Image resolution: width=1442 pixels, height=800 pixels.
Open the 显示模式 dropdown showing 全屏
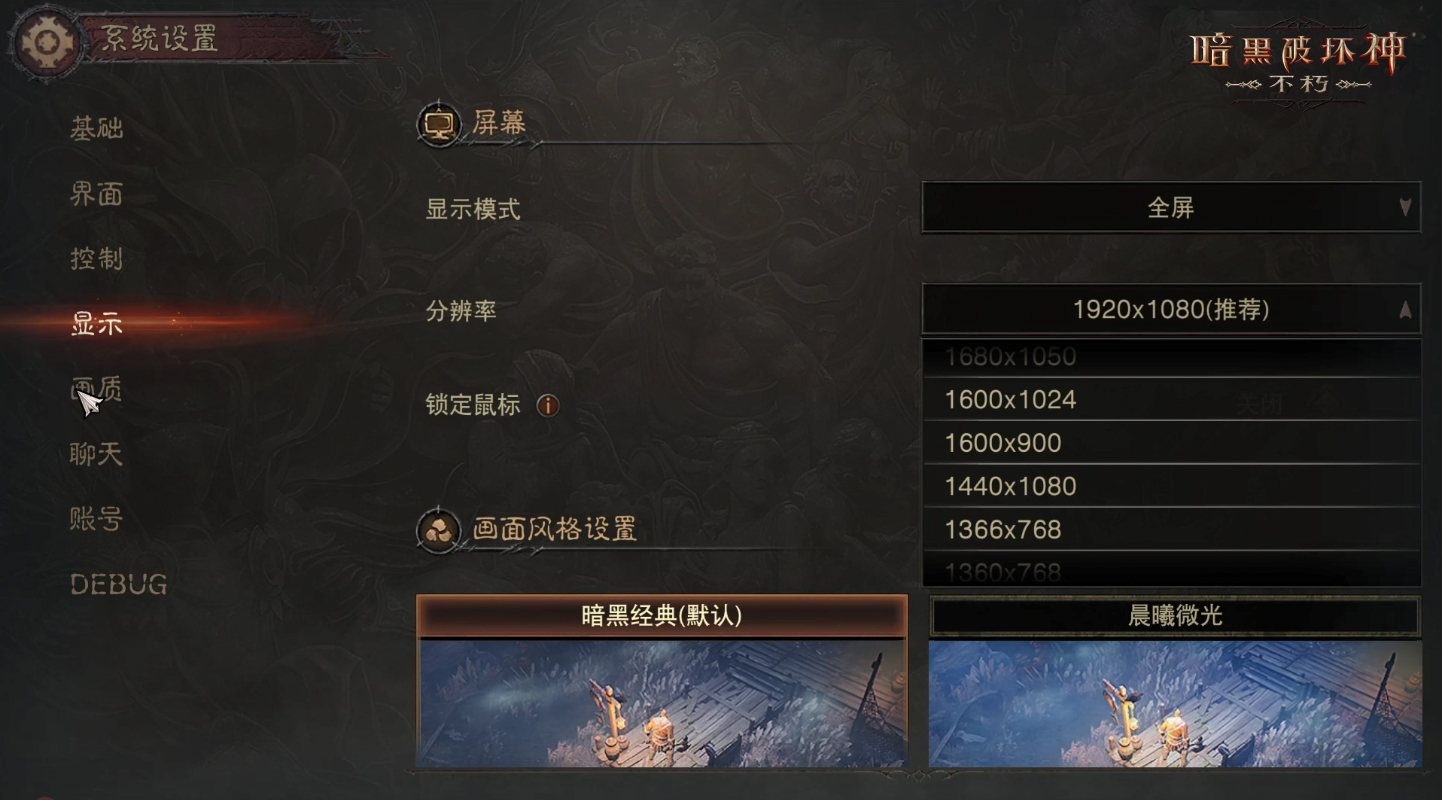pyautogui.click(x=1170, y=208)
